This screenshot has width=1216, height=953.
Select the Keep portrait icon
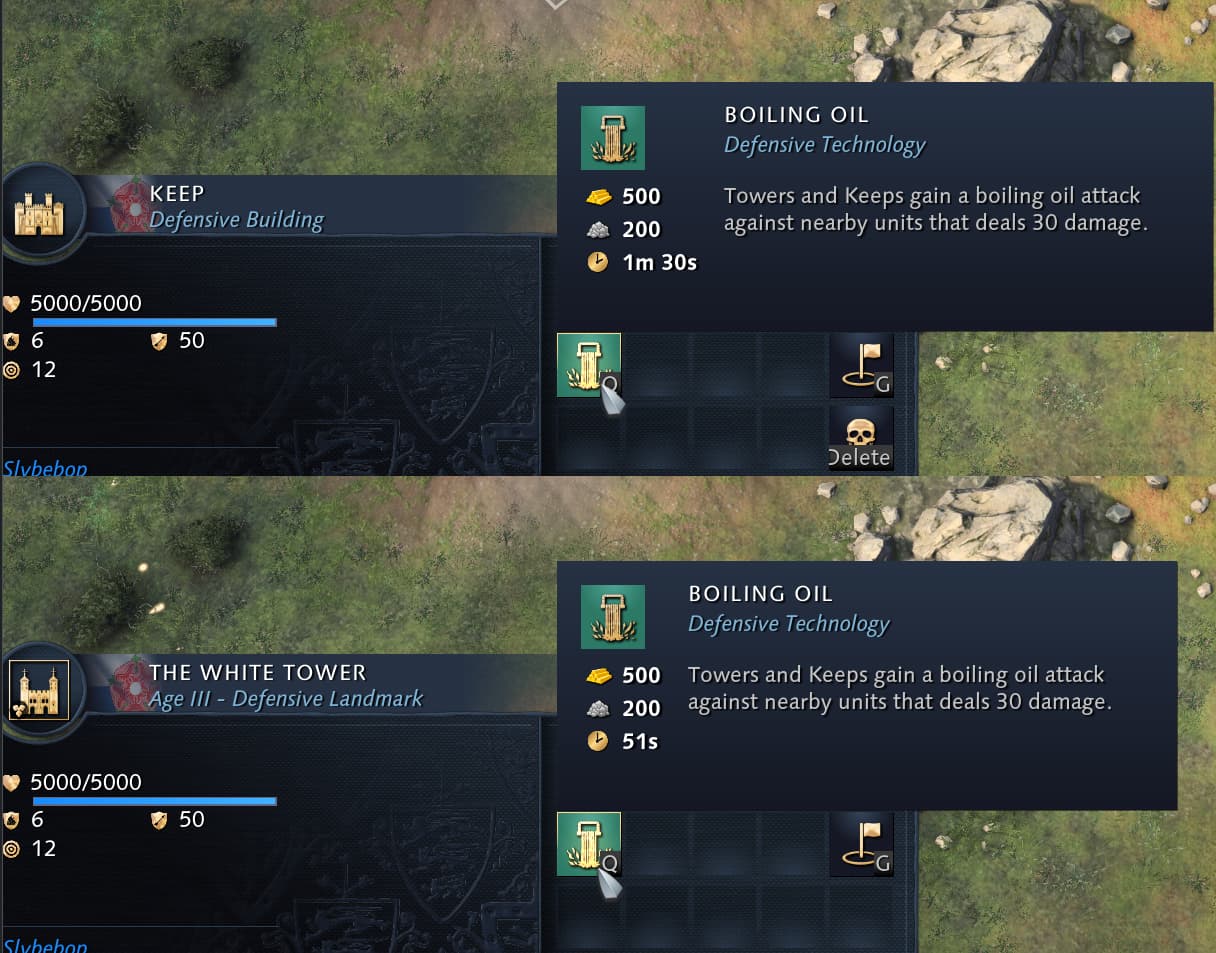point(39,212)
